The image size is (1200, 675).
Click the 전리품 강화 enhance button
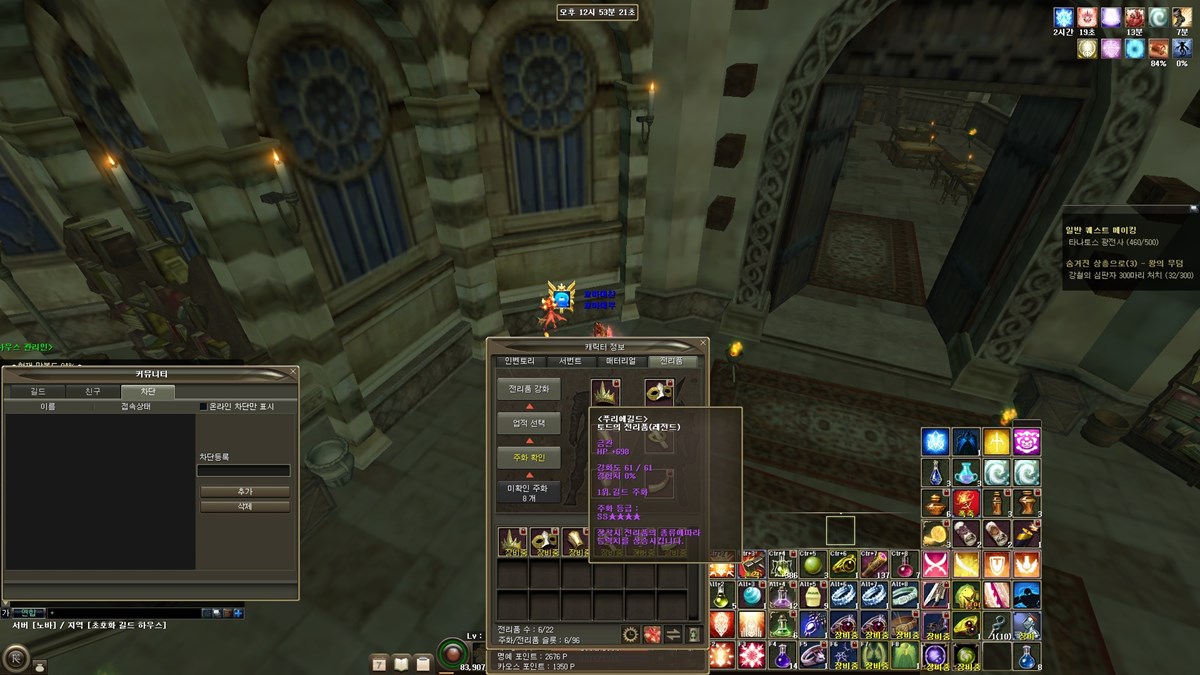pos(529,388)
